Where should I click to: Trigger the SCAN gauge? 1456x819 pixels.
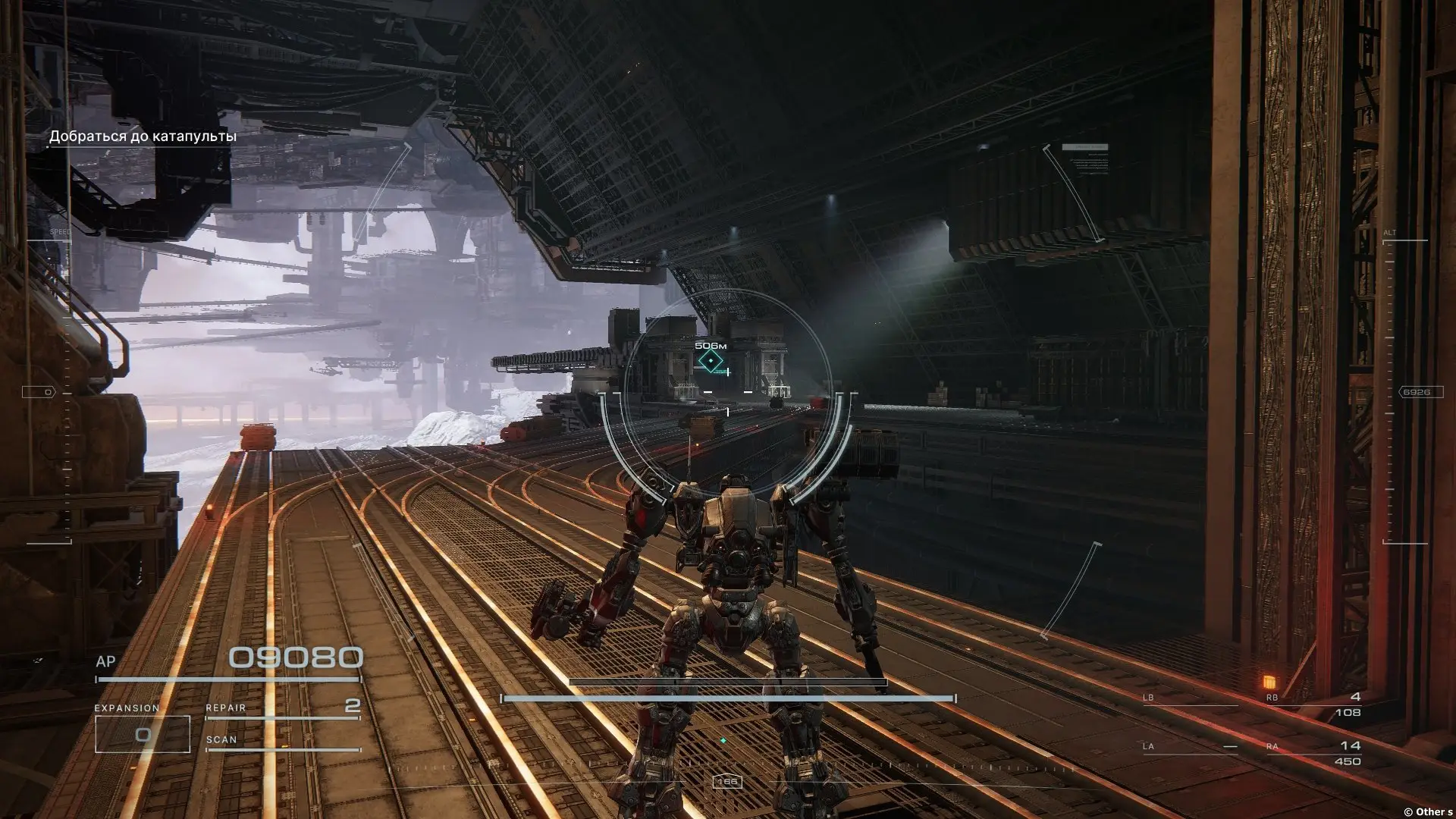pos(282,742)
